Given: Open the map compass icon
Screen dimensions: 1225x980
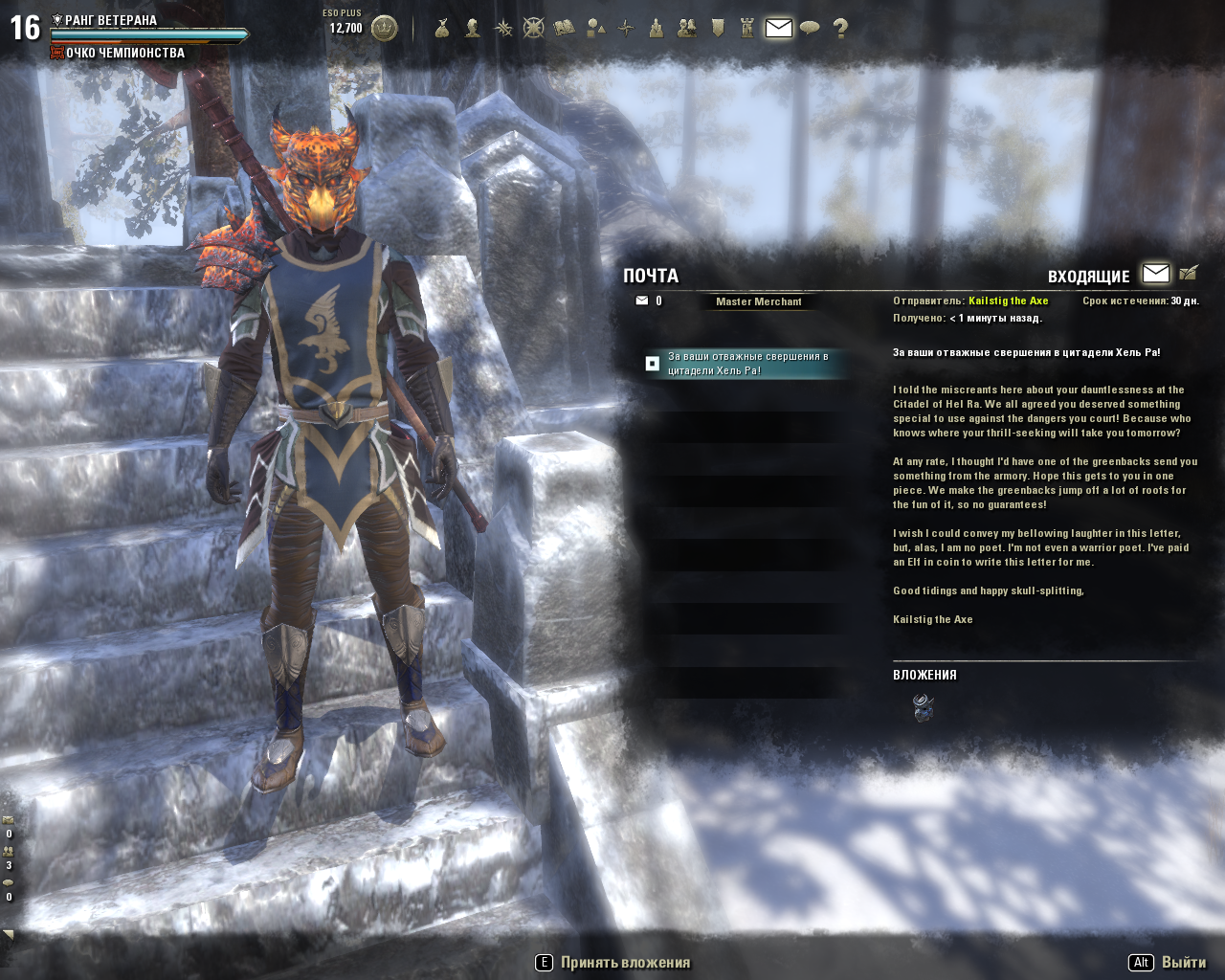Looking at the screenshot, I should (626, 28).
